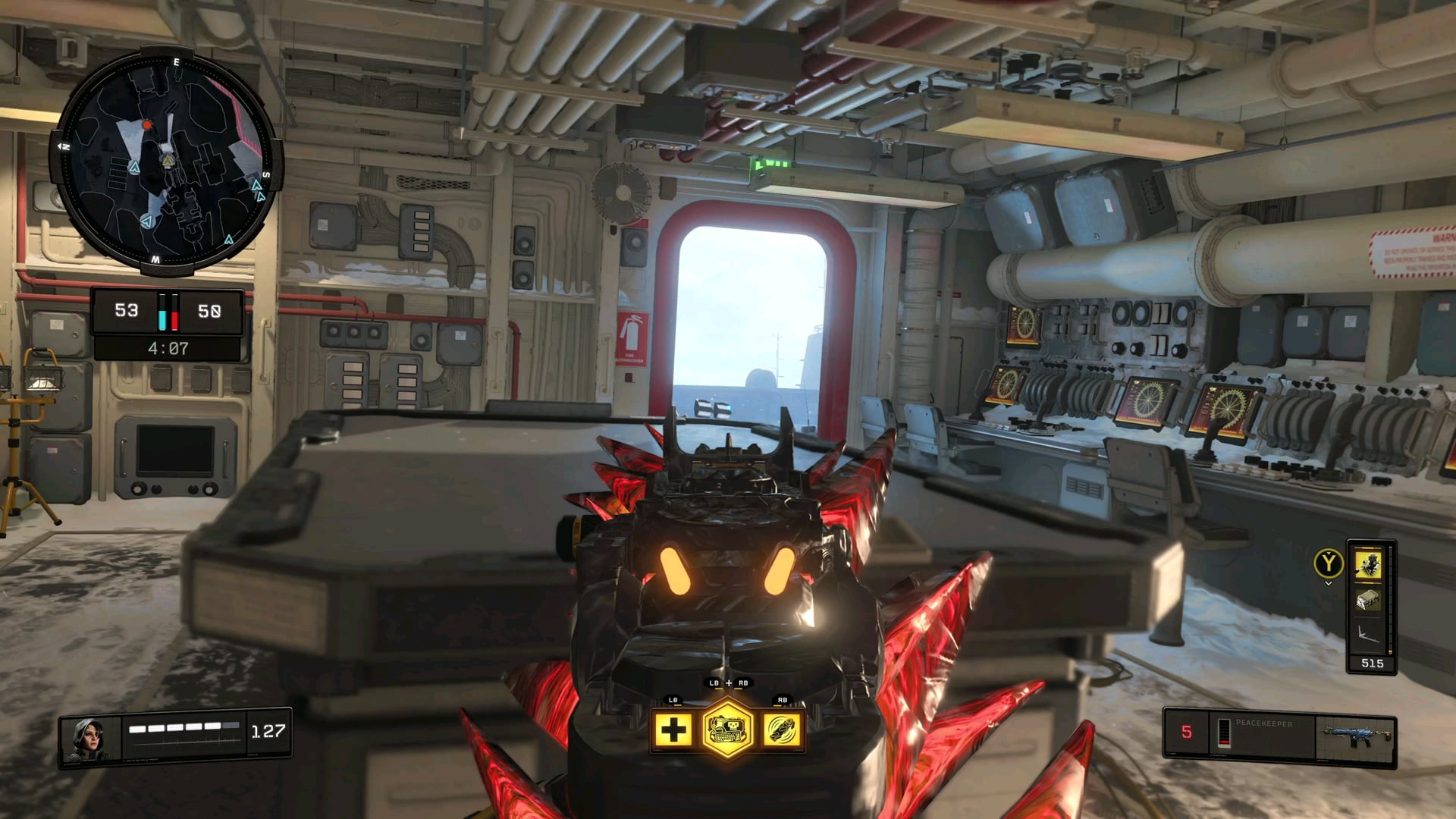Viewport: 1456px width, 819px height.
Task: Select the health stim plus icon
Action: (673, 730)
